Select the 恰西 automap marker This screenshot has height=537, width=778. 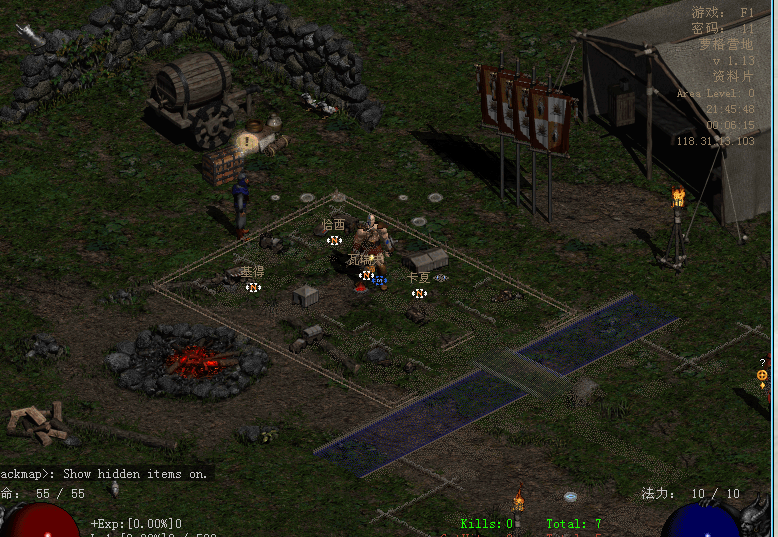click(x=334, y=240)
